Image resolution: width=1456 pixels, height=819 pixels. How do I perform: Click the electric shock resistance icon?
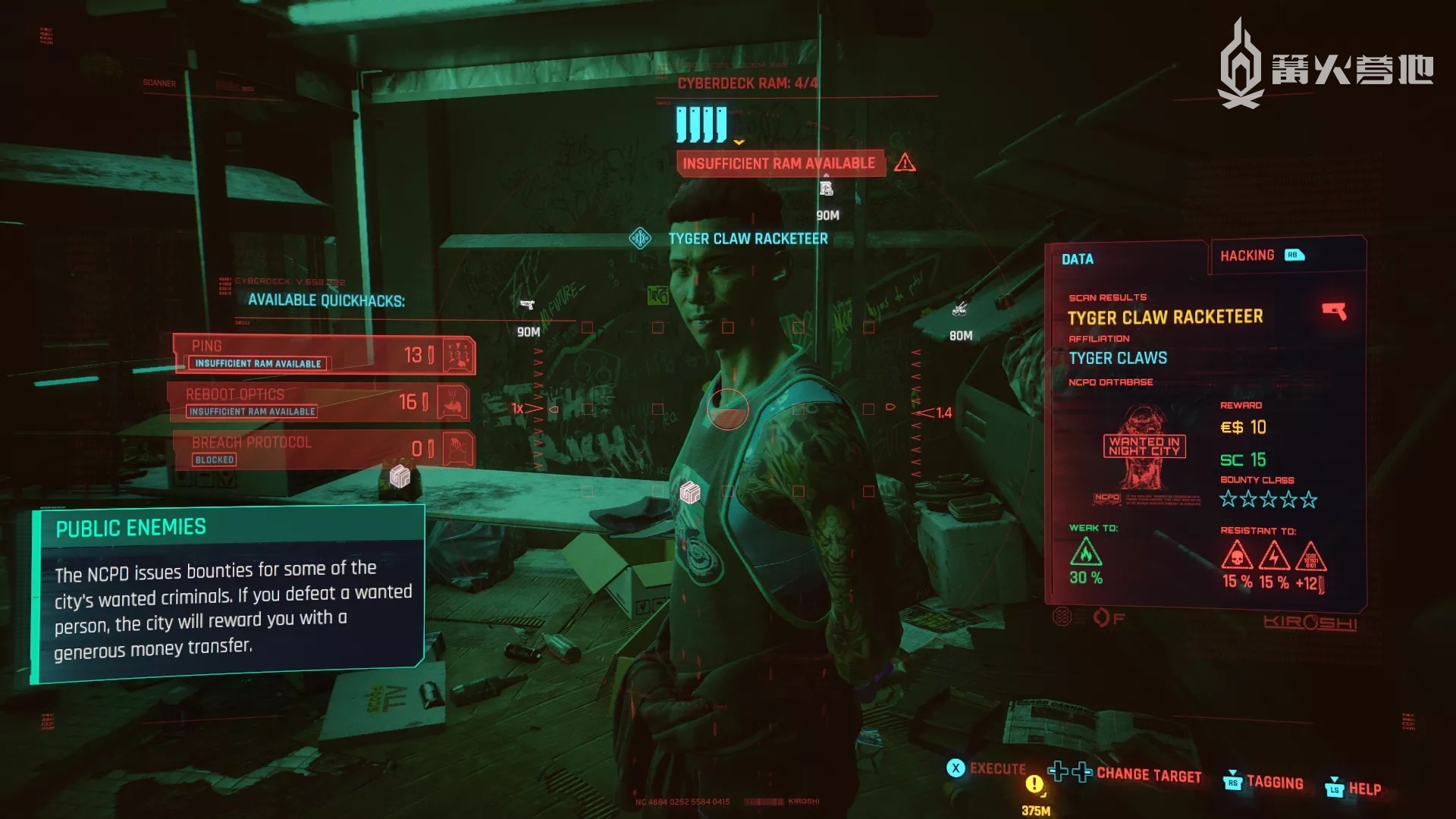[1274, 556]
